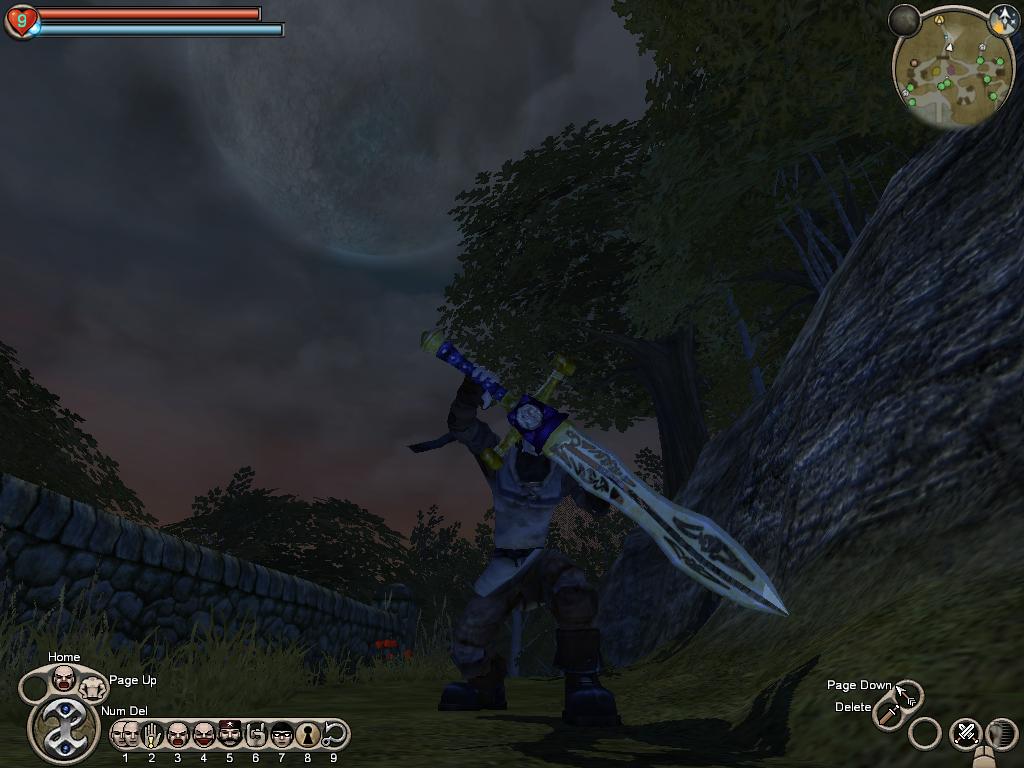Viewport: 1024px width, 768px height.
Task: Activate the rock-horns hand gesture slot 6
Action: pyautogui.click(x=256, y=734)
